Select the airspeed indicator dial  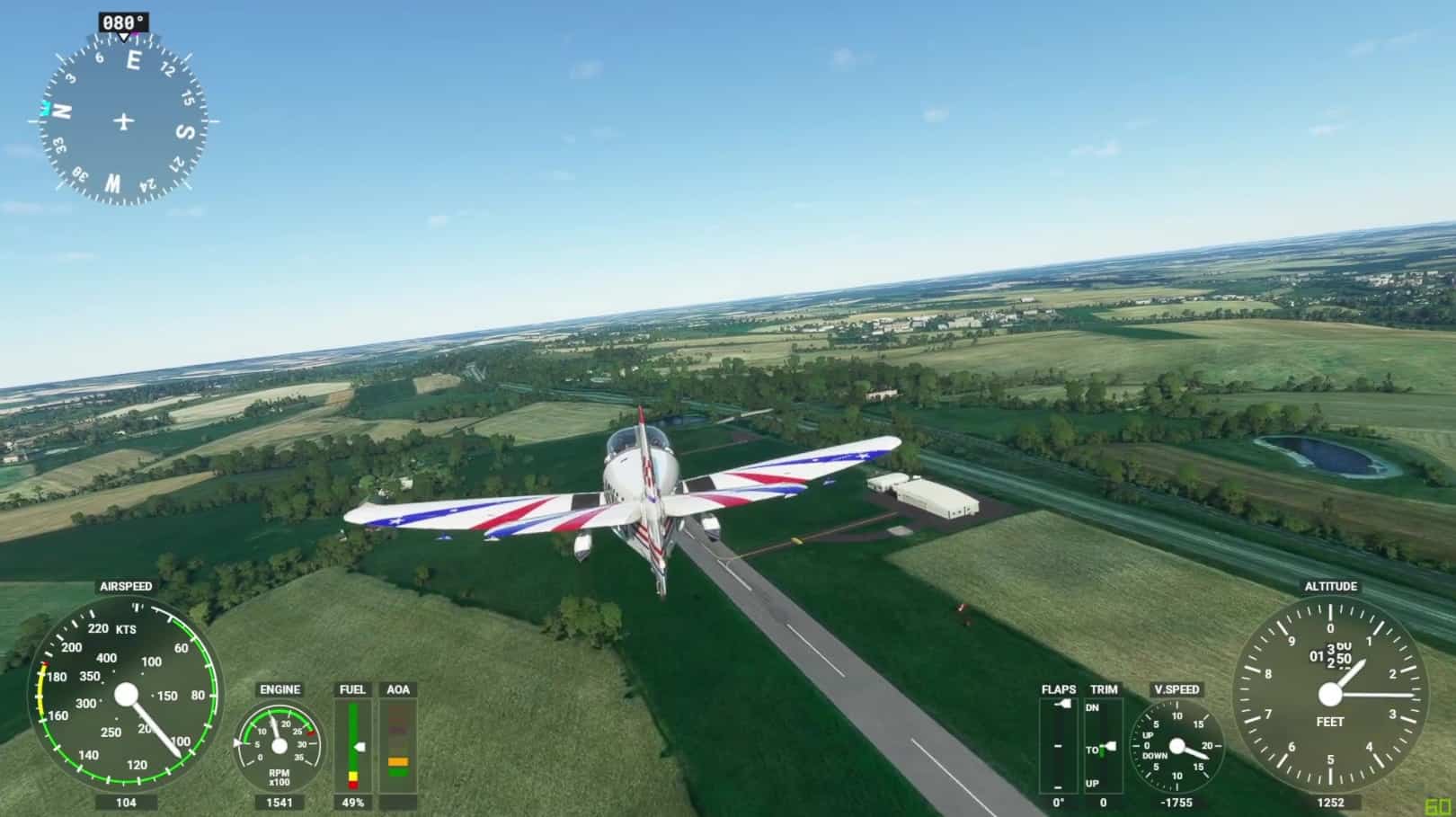(x=126, y=695)
